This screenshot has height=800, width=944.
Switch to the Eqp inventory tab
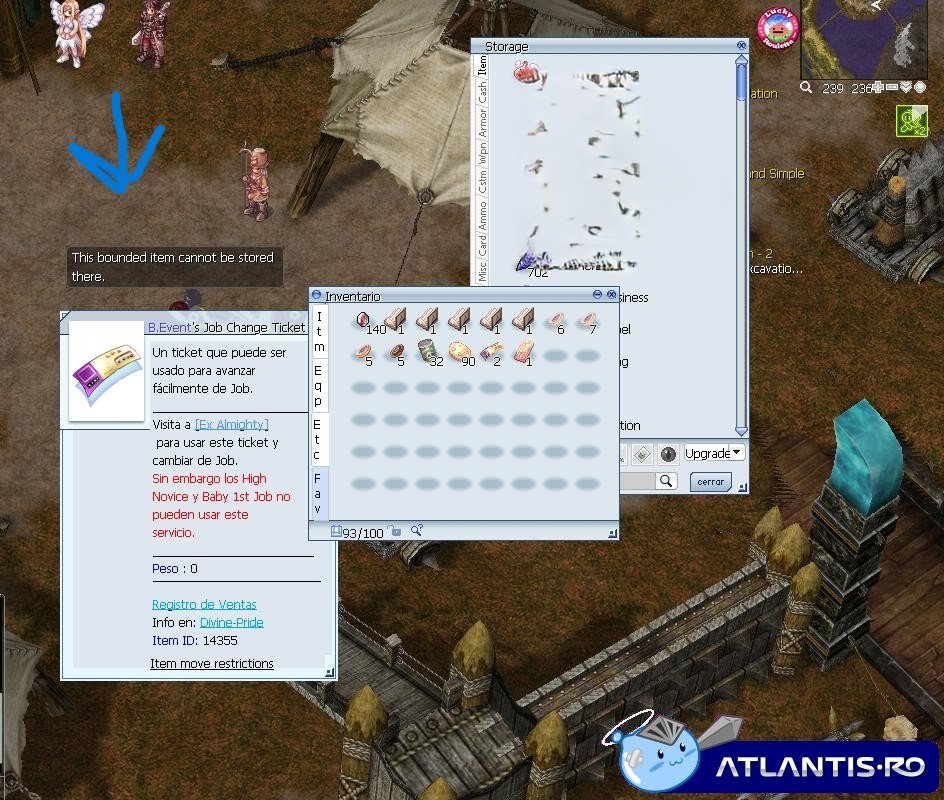(318, 386)
